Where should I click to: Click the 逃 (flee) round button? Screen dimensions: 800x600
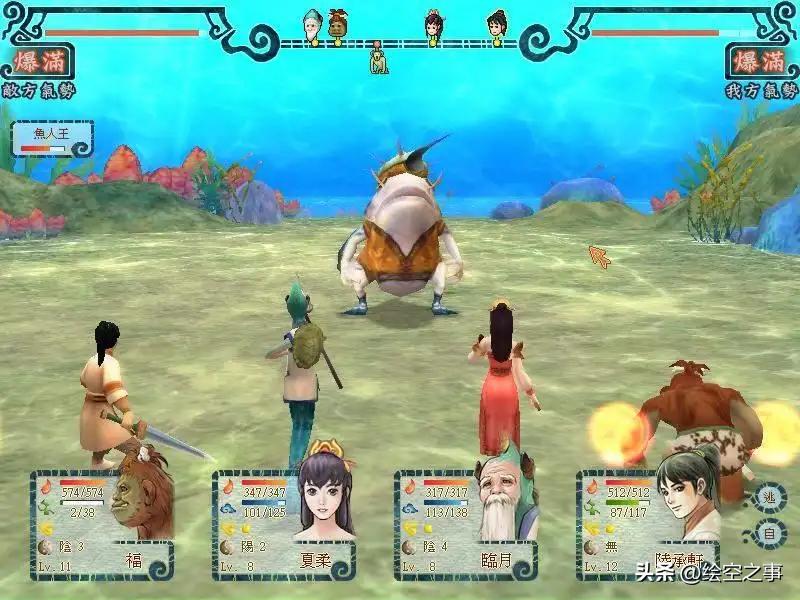pos(769,498)
